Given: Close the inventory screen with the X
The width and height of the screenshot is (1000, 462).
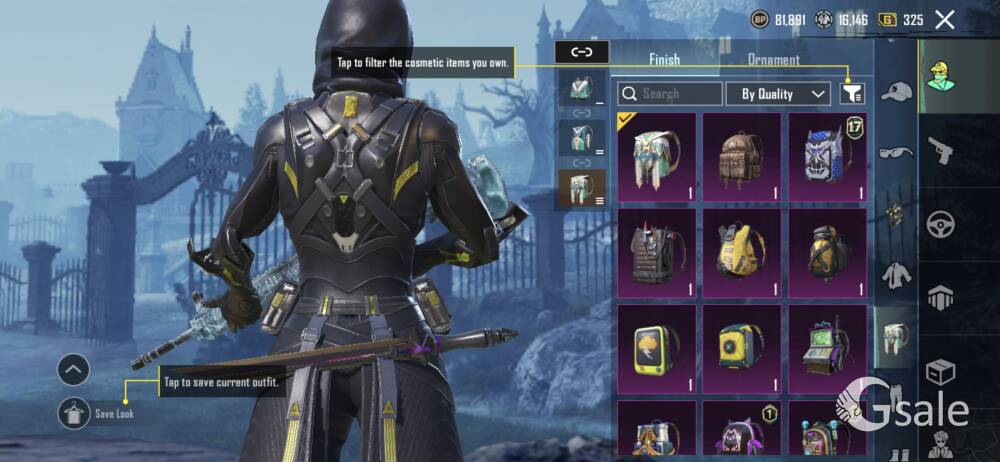Looking at the screenshot, I should [x=944, y=19].
